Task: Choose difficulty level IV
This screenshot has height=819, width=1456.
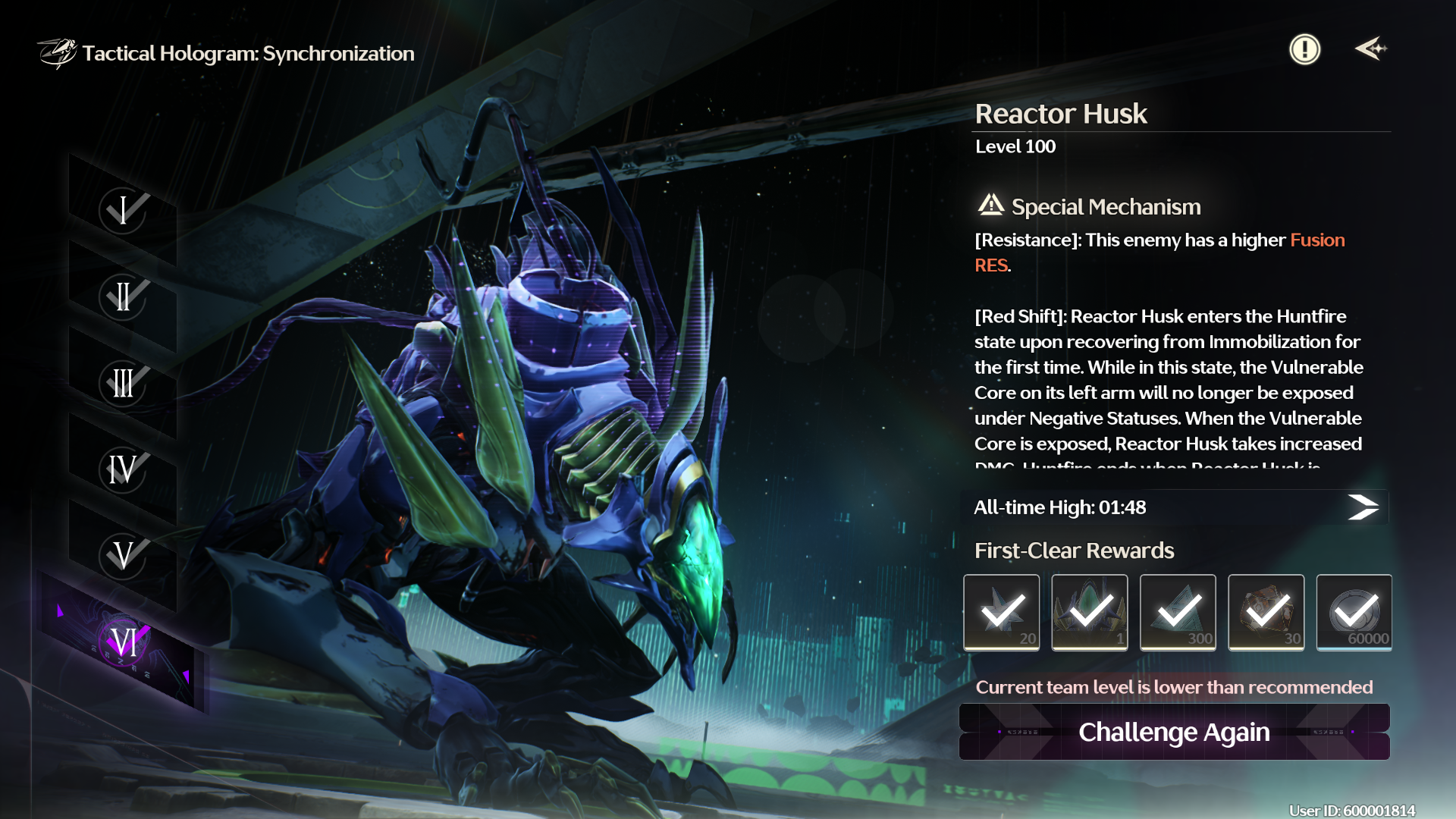Action: (x=123, y=469)
